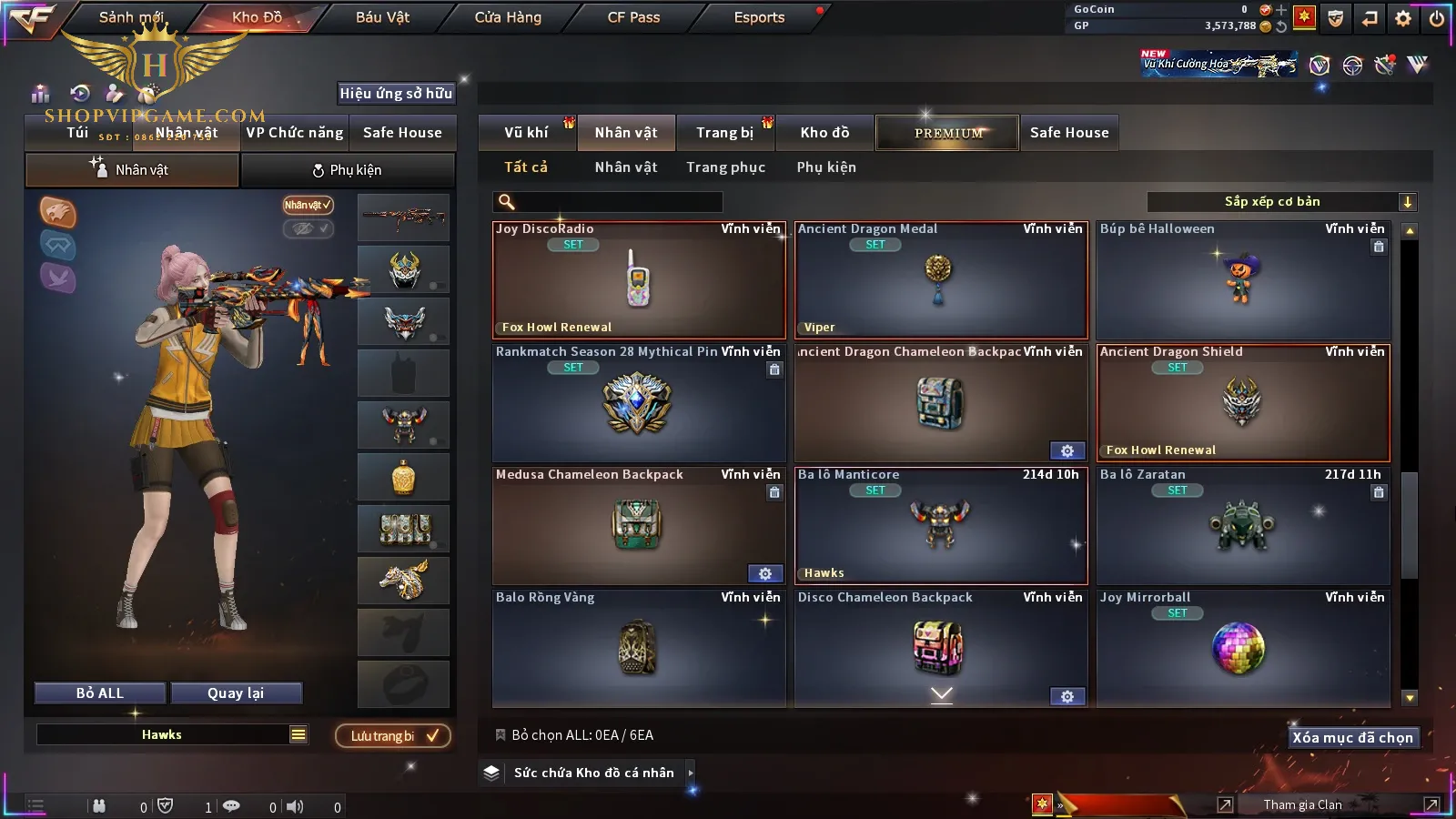
Task: Click Xóa mục đã chọn button
Action: coord(1352,738)
